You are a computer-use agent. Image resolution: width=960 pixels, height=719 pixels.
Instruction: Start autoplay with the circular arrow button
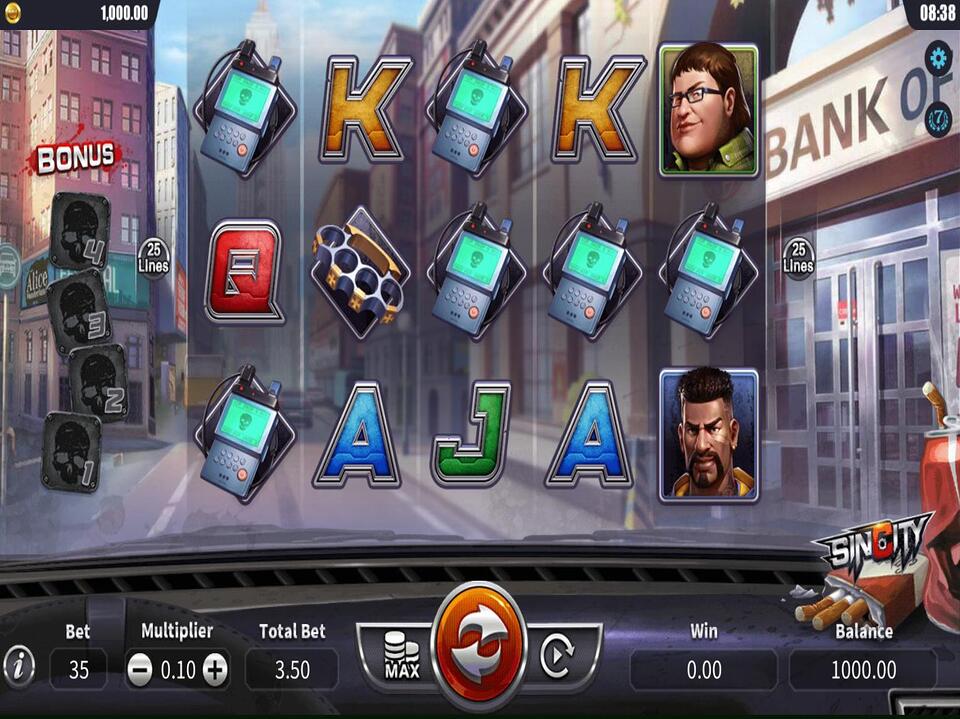[x=556, y=656]
